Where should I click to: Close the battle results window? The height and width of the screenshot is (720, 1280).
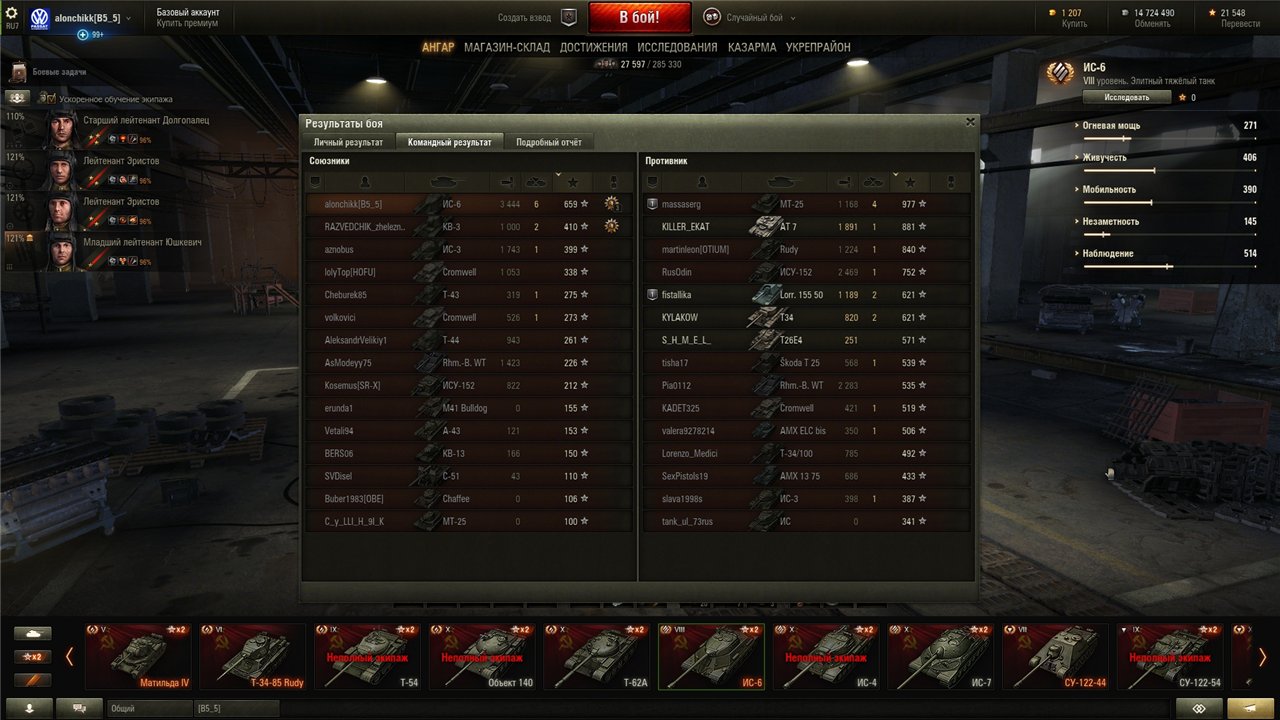point(970,122)
